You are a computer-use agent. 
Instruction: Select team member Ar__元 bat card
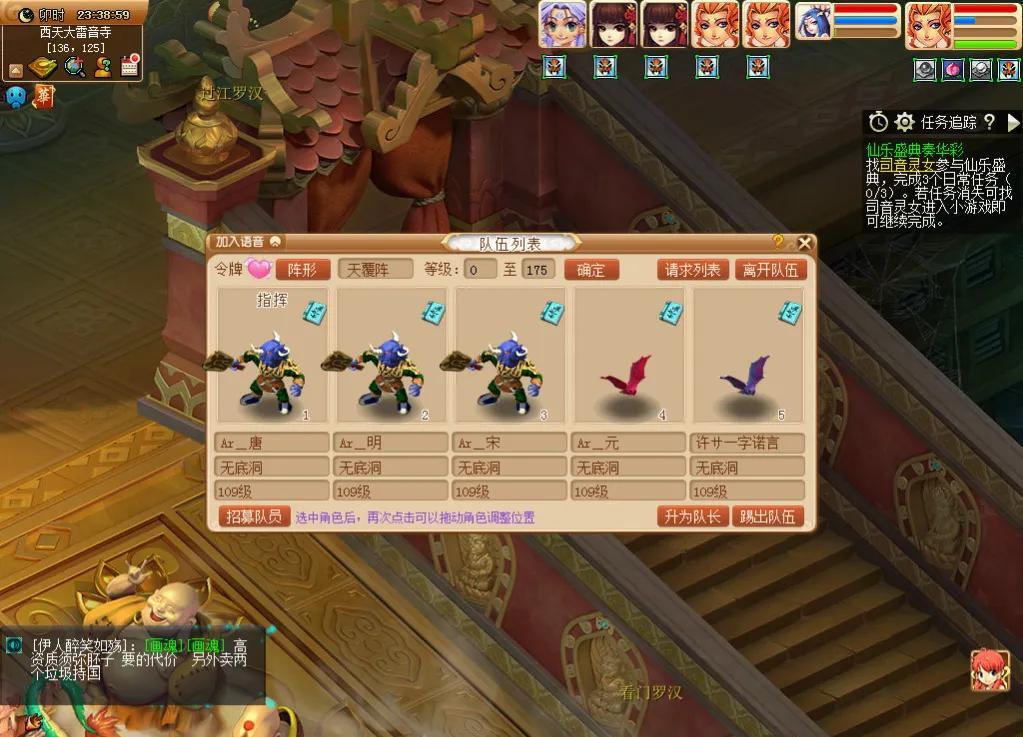628,357
